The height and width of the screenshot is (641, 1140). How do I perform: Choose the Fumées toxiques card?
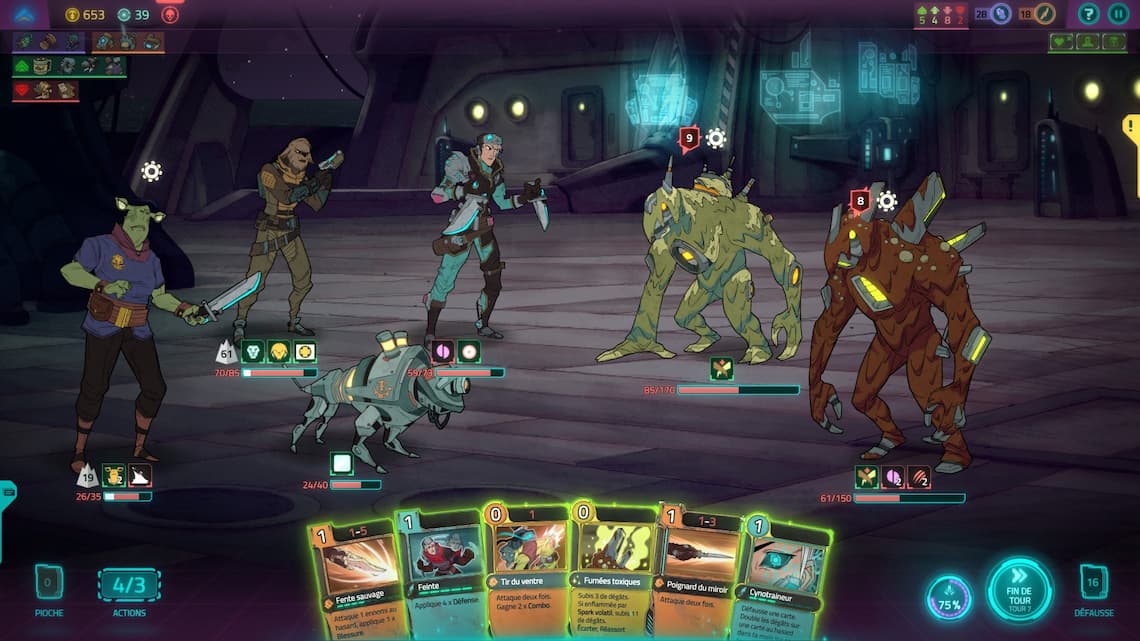(x=610, y=560)
